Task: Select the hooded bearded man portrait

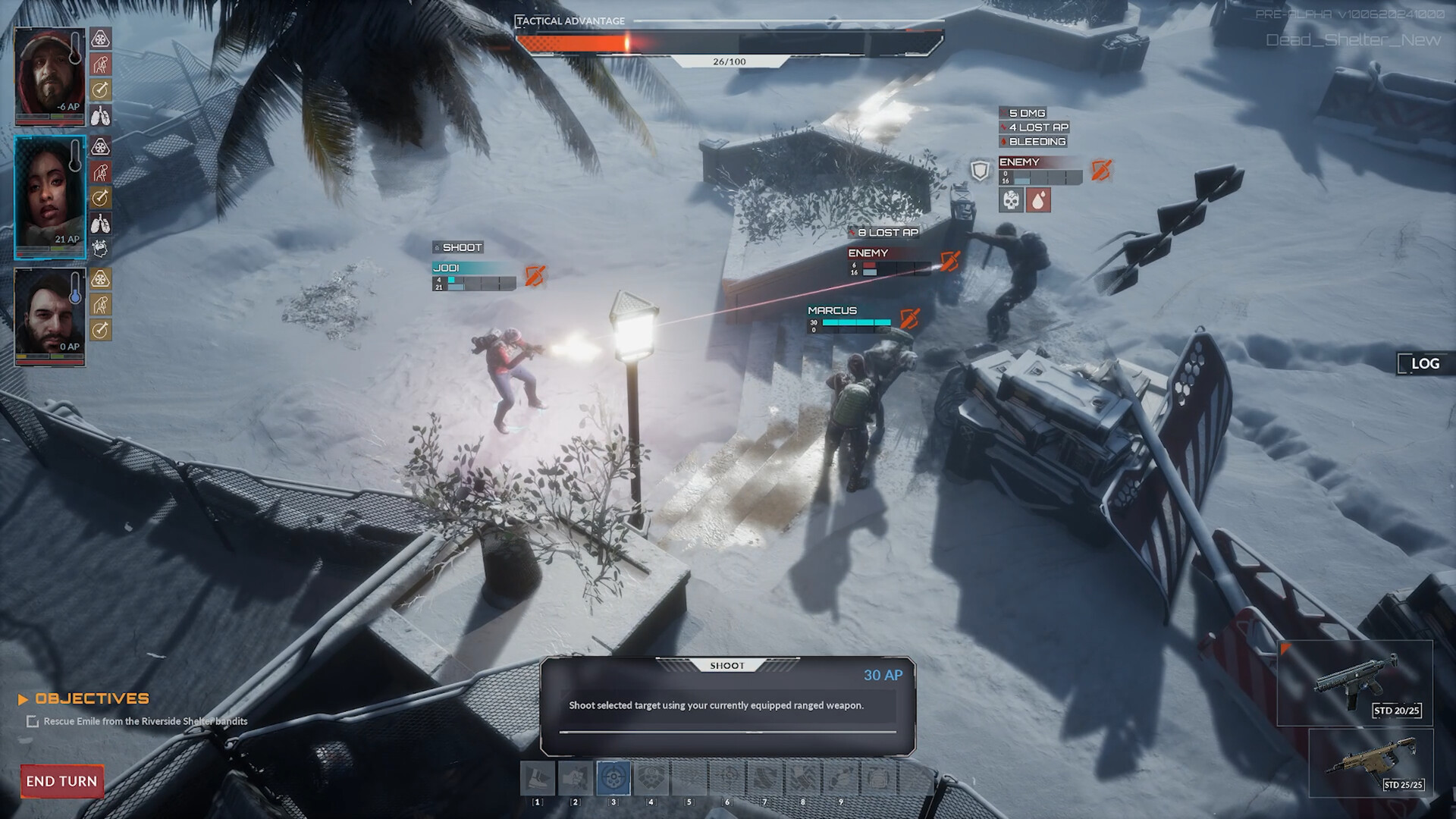Action: [49, 74]
